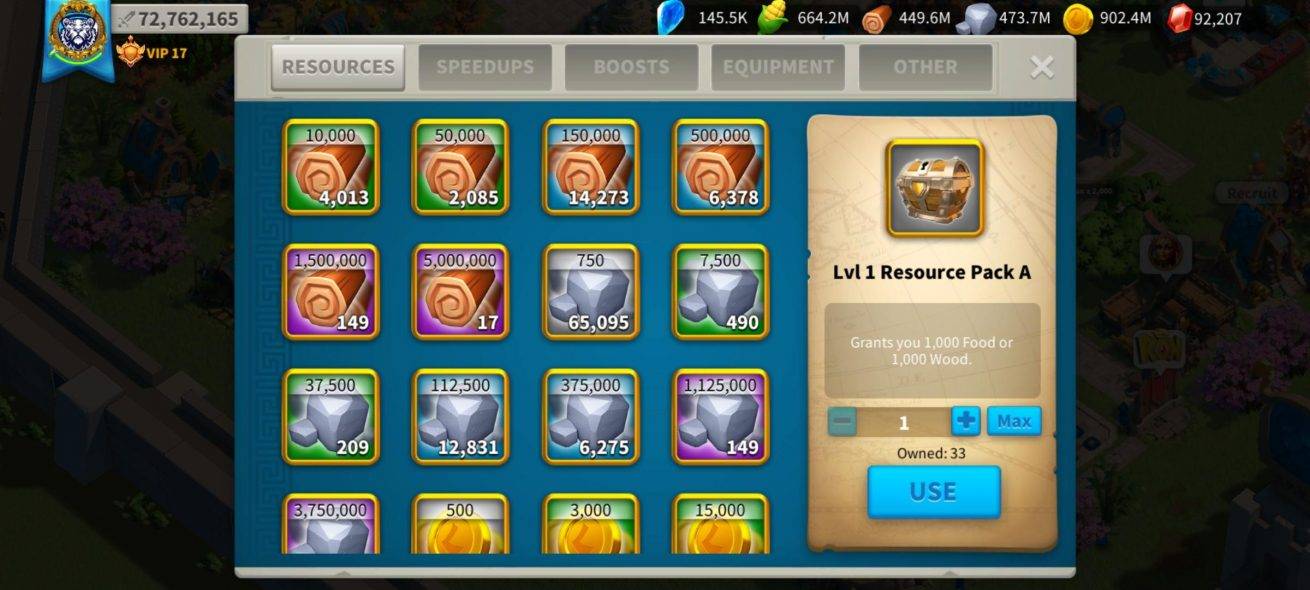Viewport: 1310px width, 590px height.
Task: Select the 500,000 wood item
Action: tap(721, 167)
